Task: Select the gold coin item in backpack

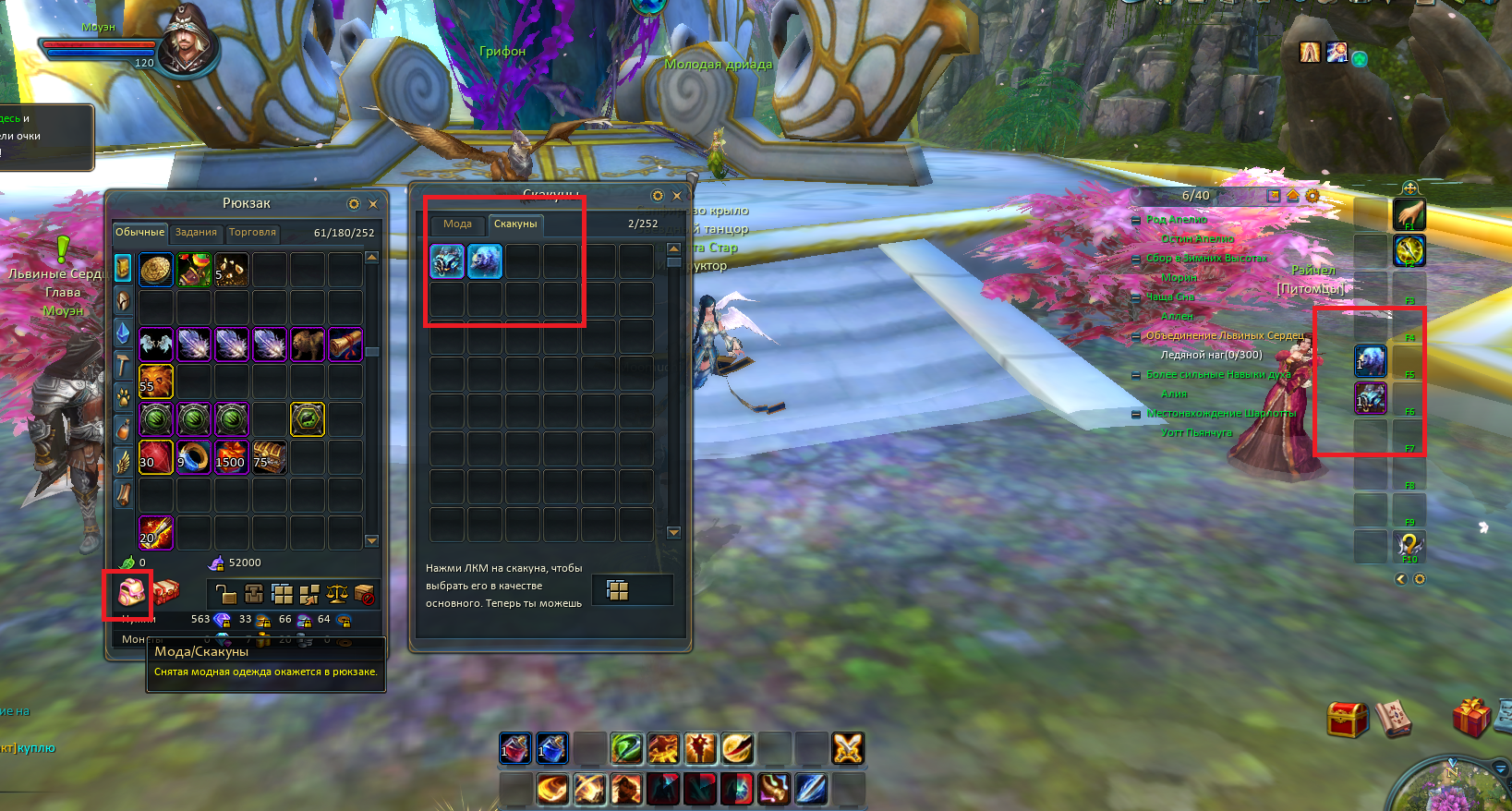Action: [156, 270]
